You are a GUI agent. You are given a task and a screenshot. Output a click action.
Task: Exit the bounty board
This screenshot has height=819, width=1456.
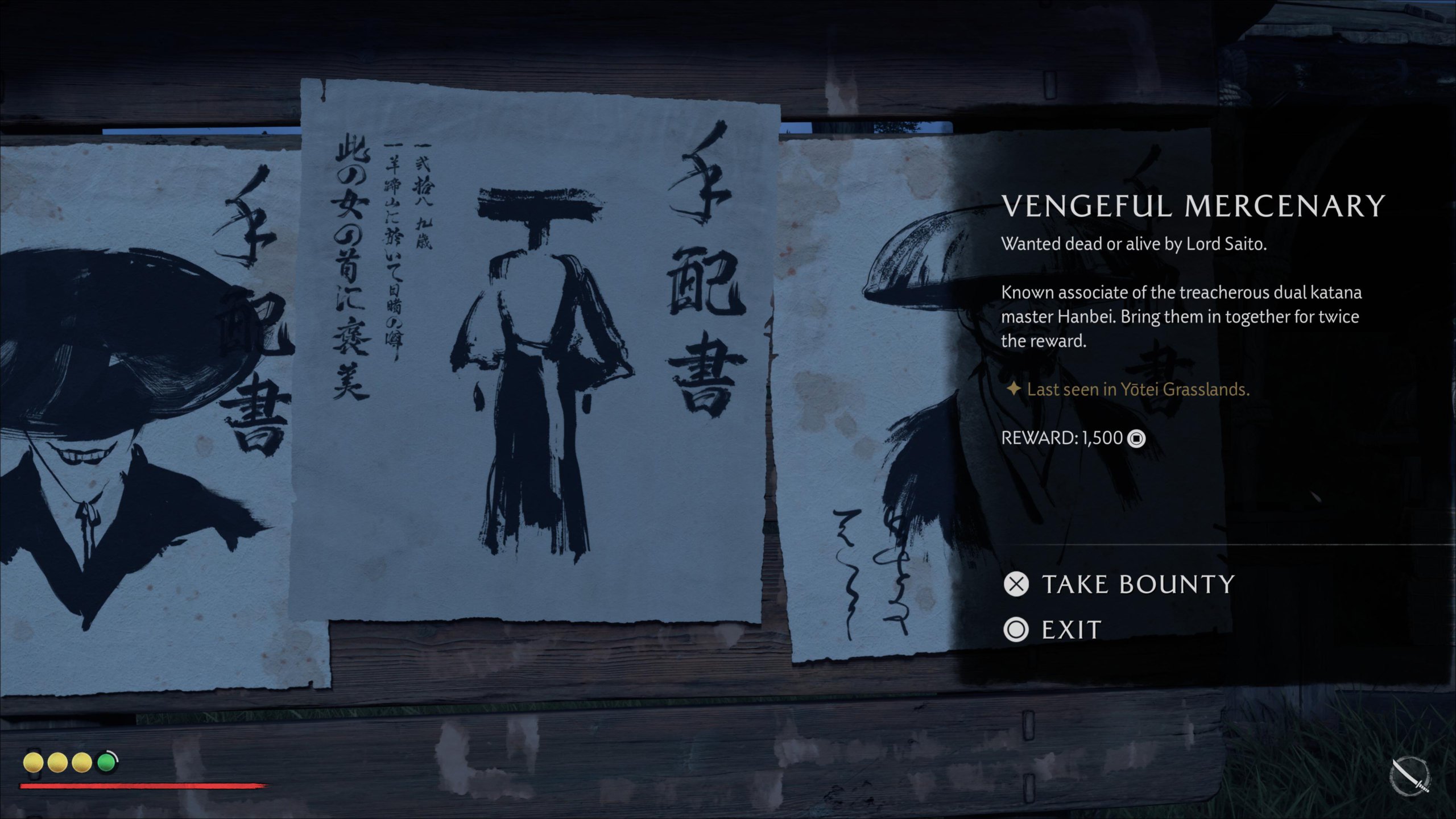tap(1052, 630)
